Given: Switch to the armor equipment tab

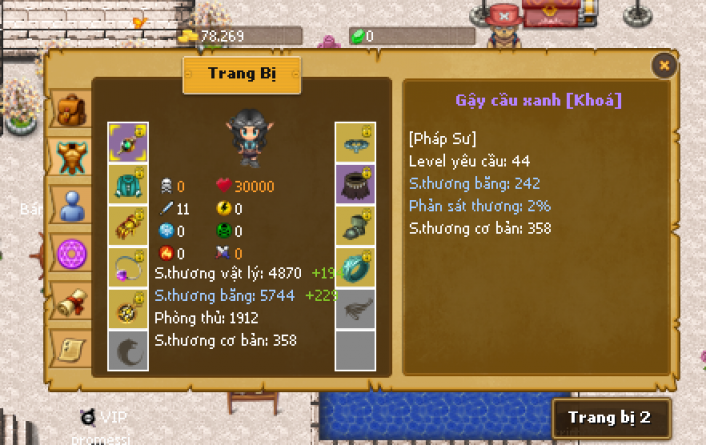Looking at the screenshot, I should point(70,156).
